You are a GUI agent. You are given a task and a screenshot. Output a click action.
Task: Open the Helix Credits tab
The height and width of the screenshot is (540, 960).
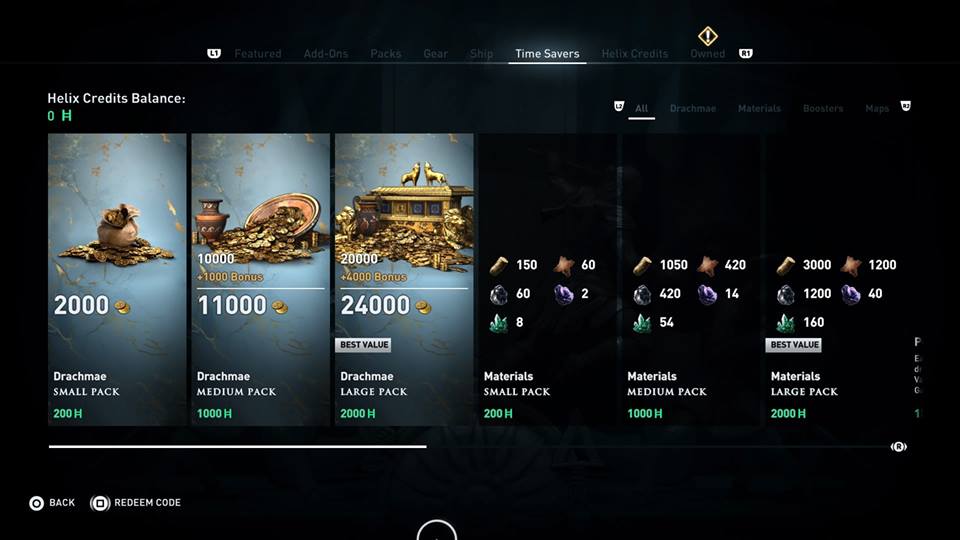click(x=635, y=54)
